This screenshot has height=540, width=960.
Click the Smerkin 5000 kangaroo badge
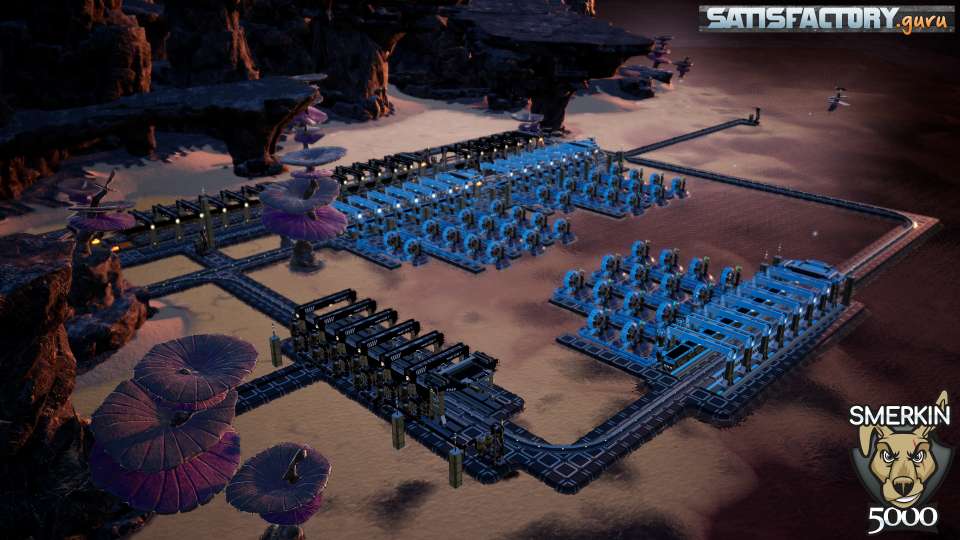[898, 464]
